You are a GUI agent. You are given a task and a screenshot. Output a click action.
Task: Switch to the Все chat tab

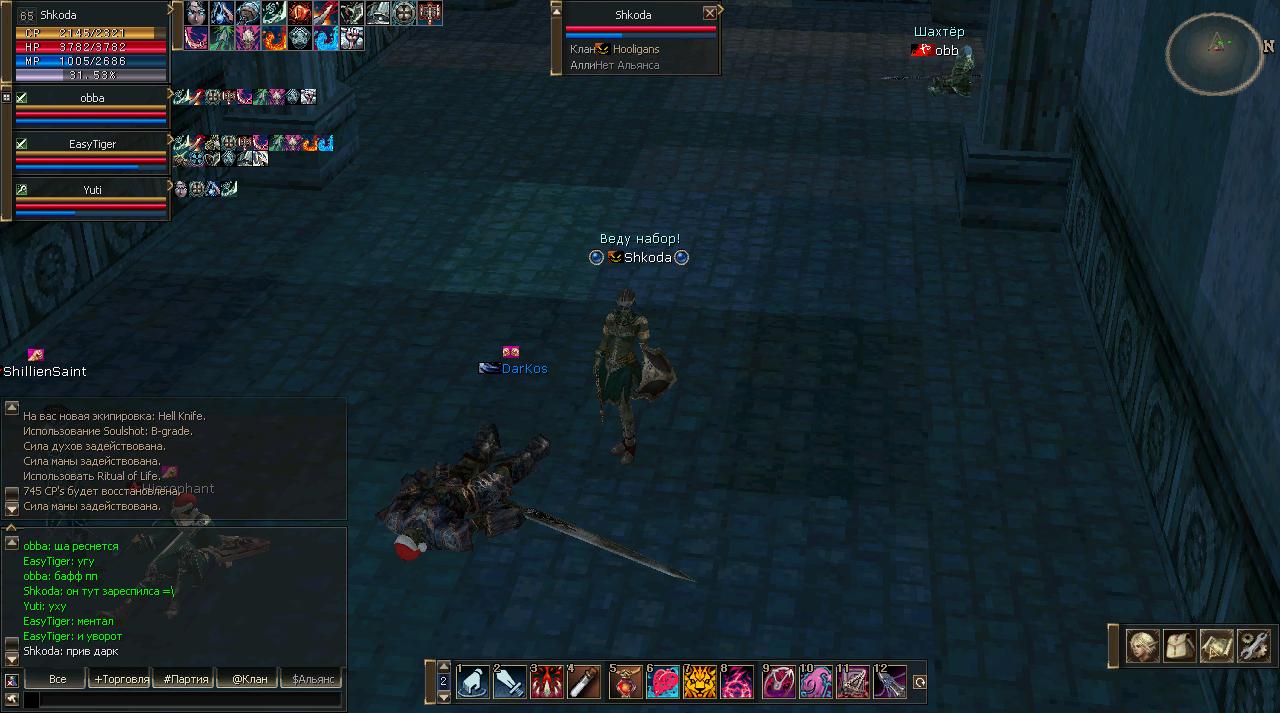coord(57,679)
